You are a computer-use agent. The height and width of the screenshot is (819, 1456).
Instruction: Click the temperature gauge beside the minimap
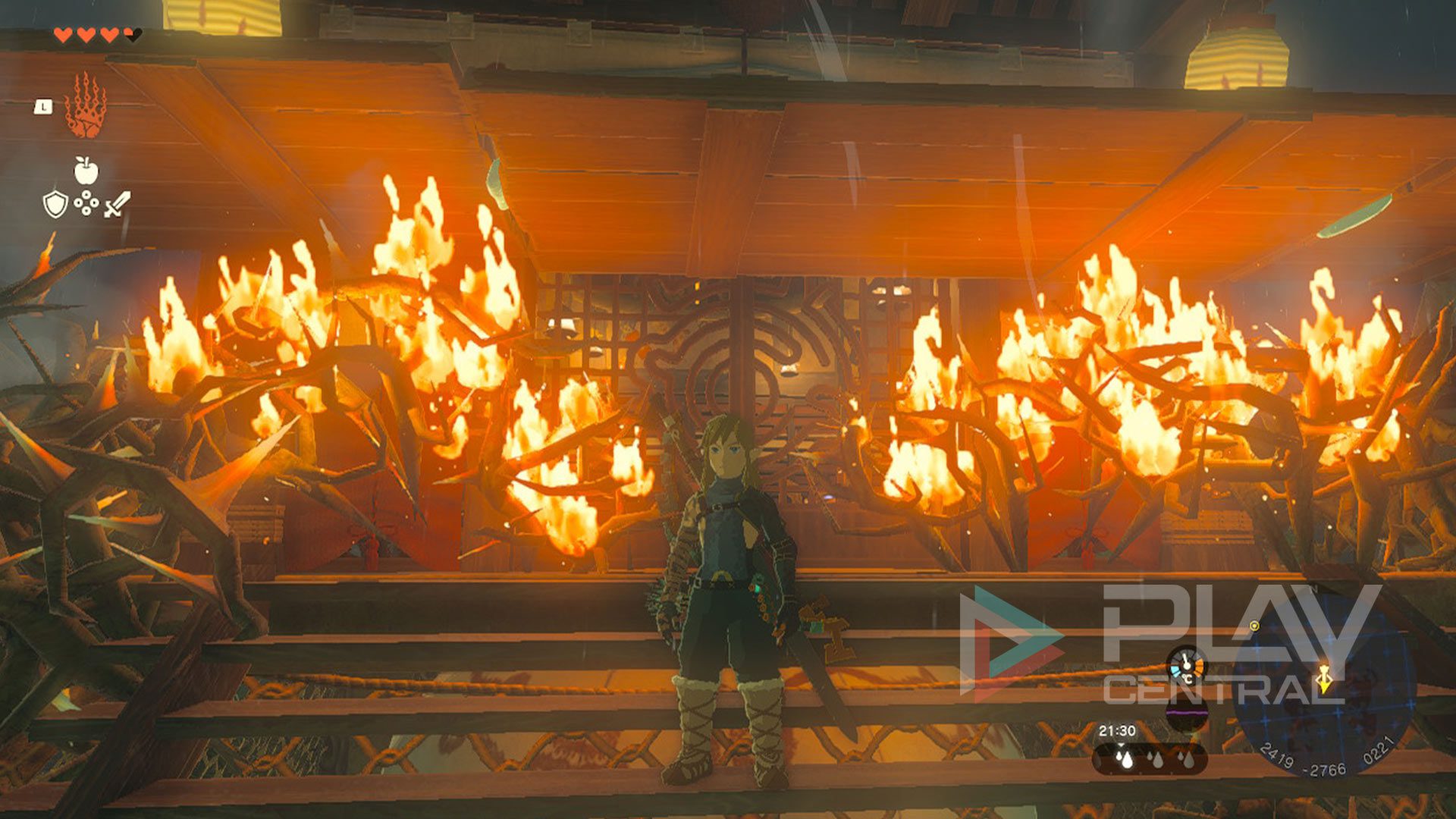click(1186, 667)
